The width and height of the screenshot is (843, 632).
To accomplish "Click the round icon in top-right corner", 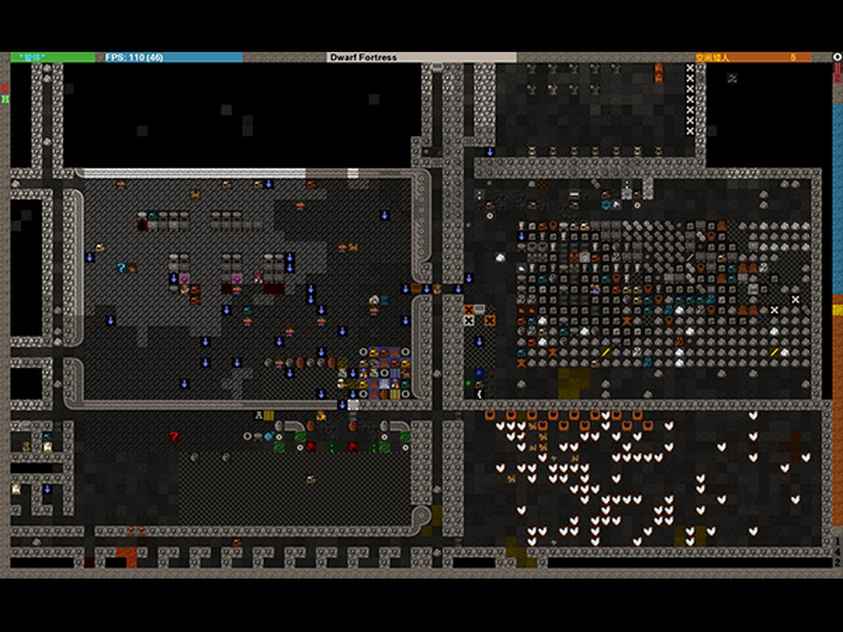I will [x=837, y=57].
